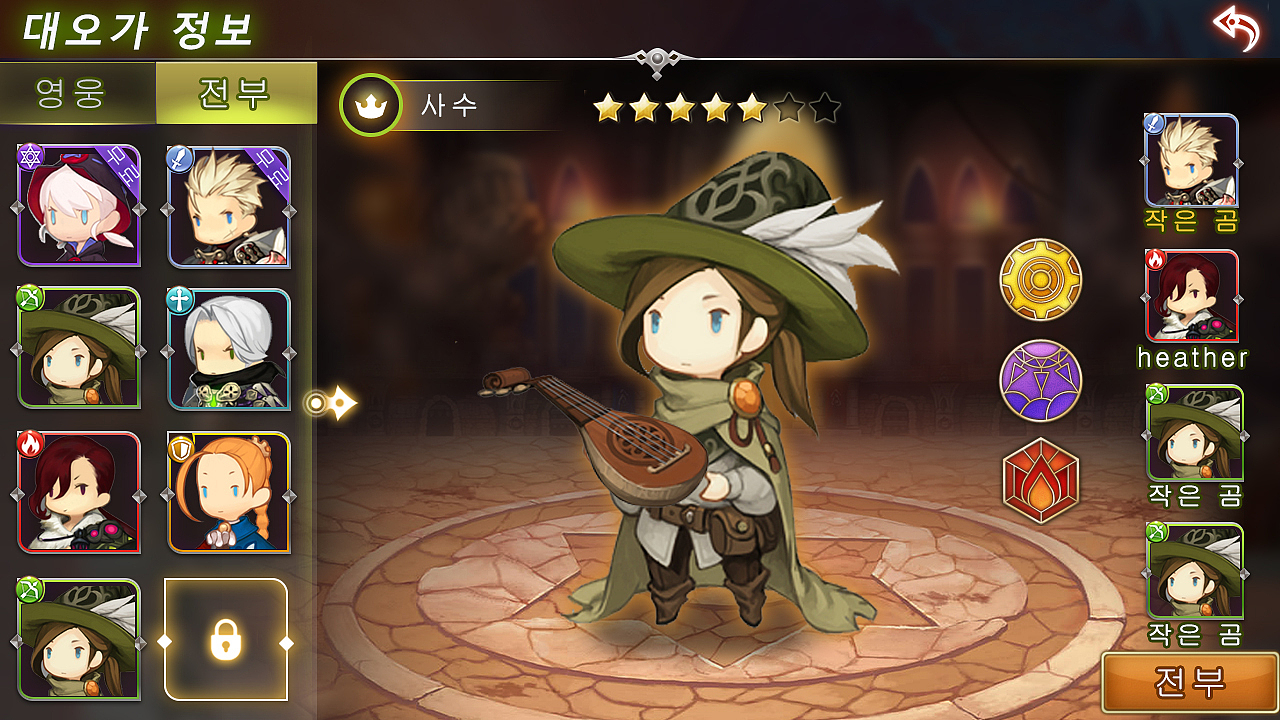Switch to the 영웅 tab
Screen dimensions: 1280x720
[77, 93]
